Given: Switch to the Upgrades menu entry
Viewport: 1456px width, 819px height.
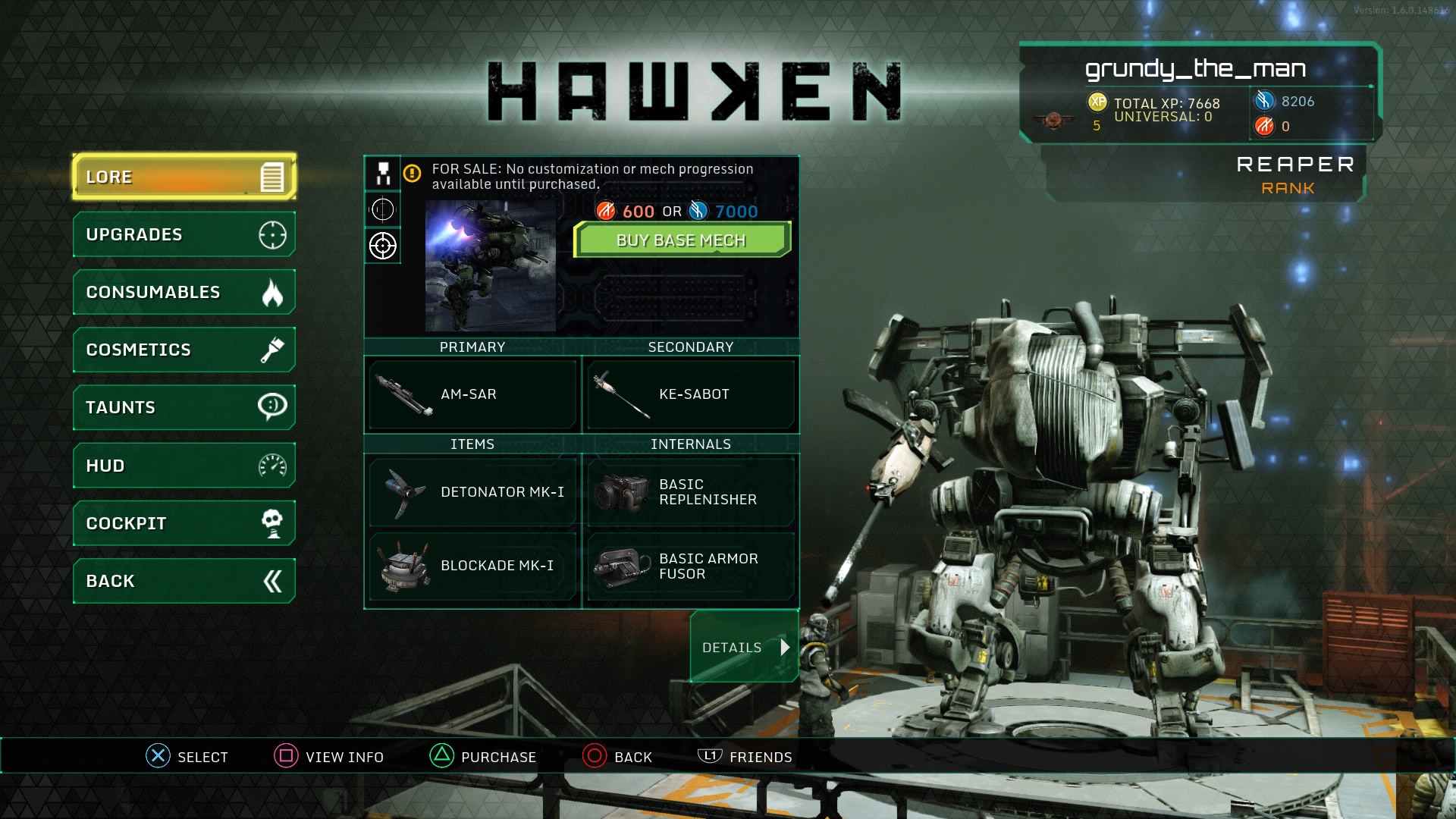Looking at the screenshot, I should [x=182, y=234].
